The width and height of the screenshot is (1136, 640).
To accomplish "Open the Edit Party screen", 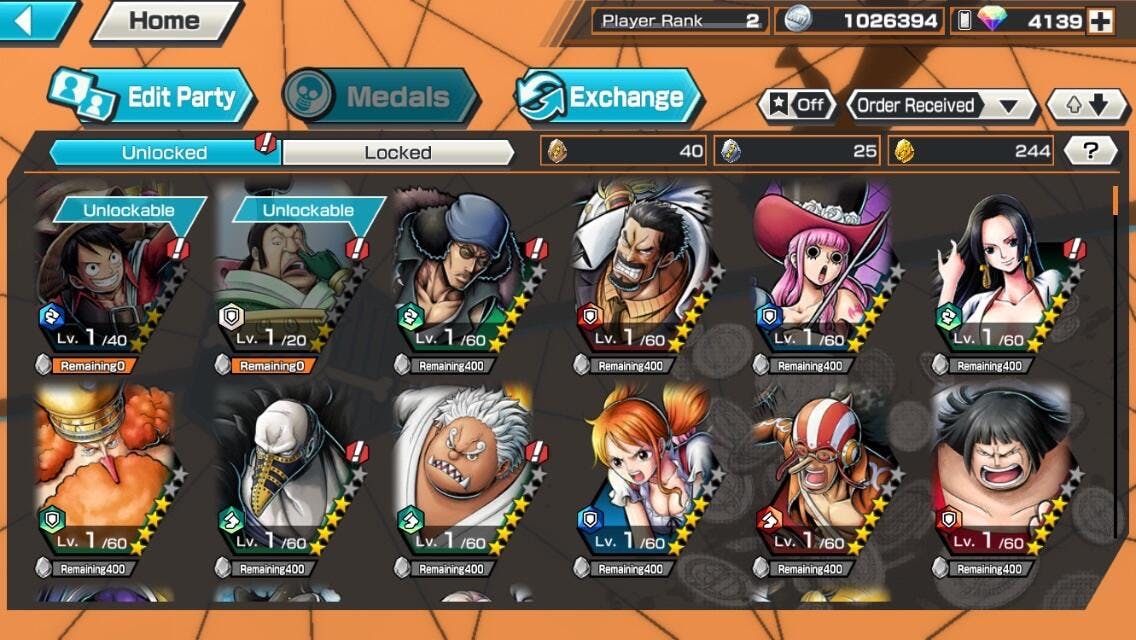I will pyautogui.click(x=154, y=97).
